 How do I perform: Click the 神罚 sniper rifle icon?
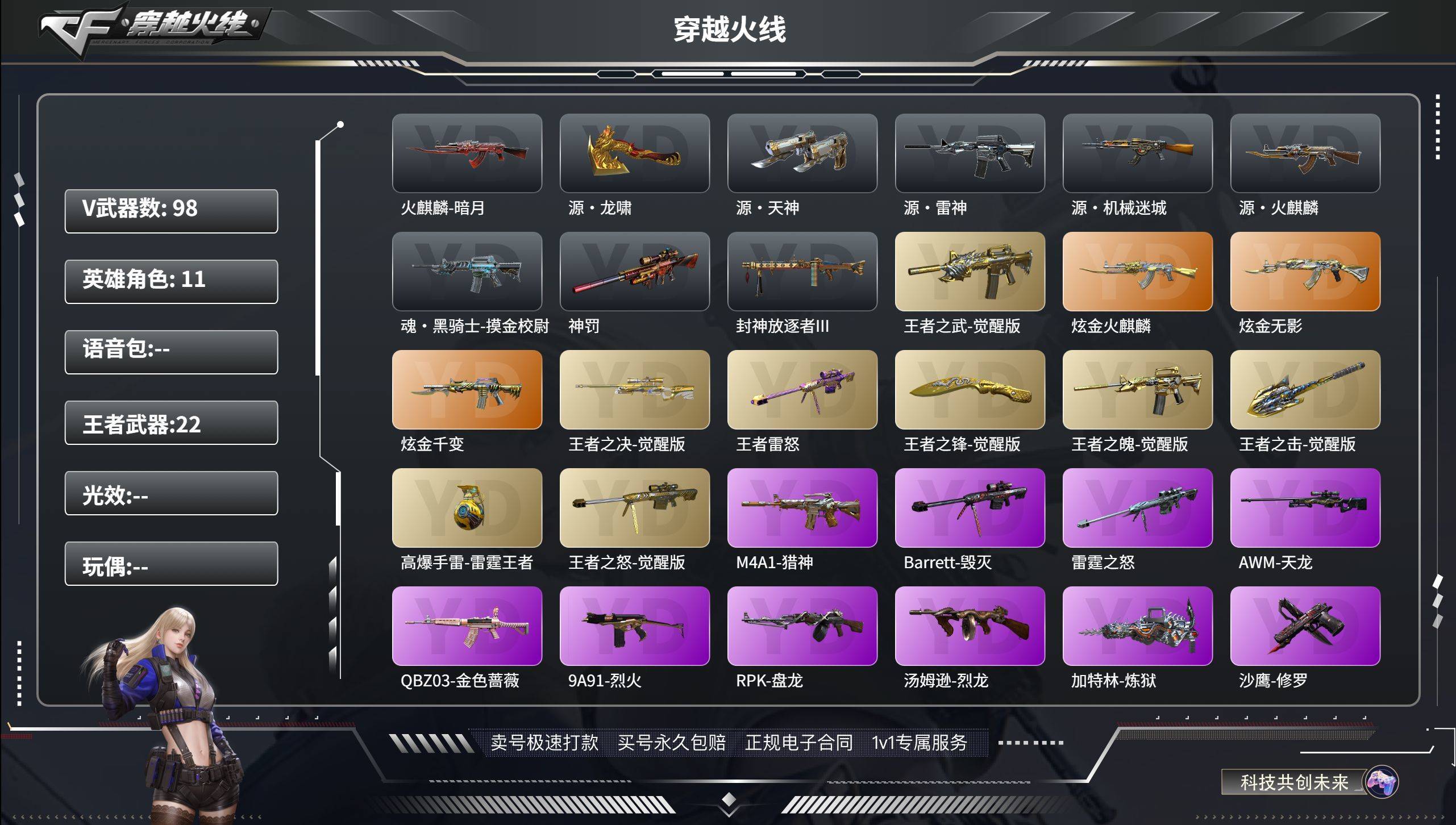pyautogui.click(x=635, y=273)
